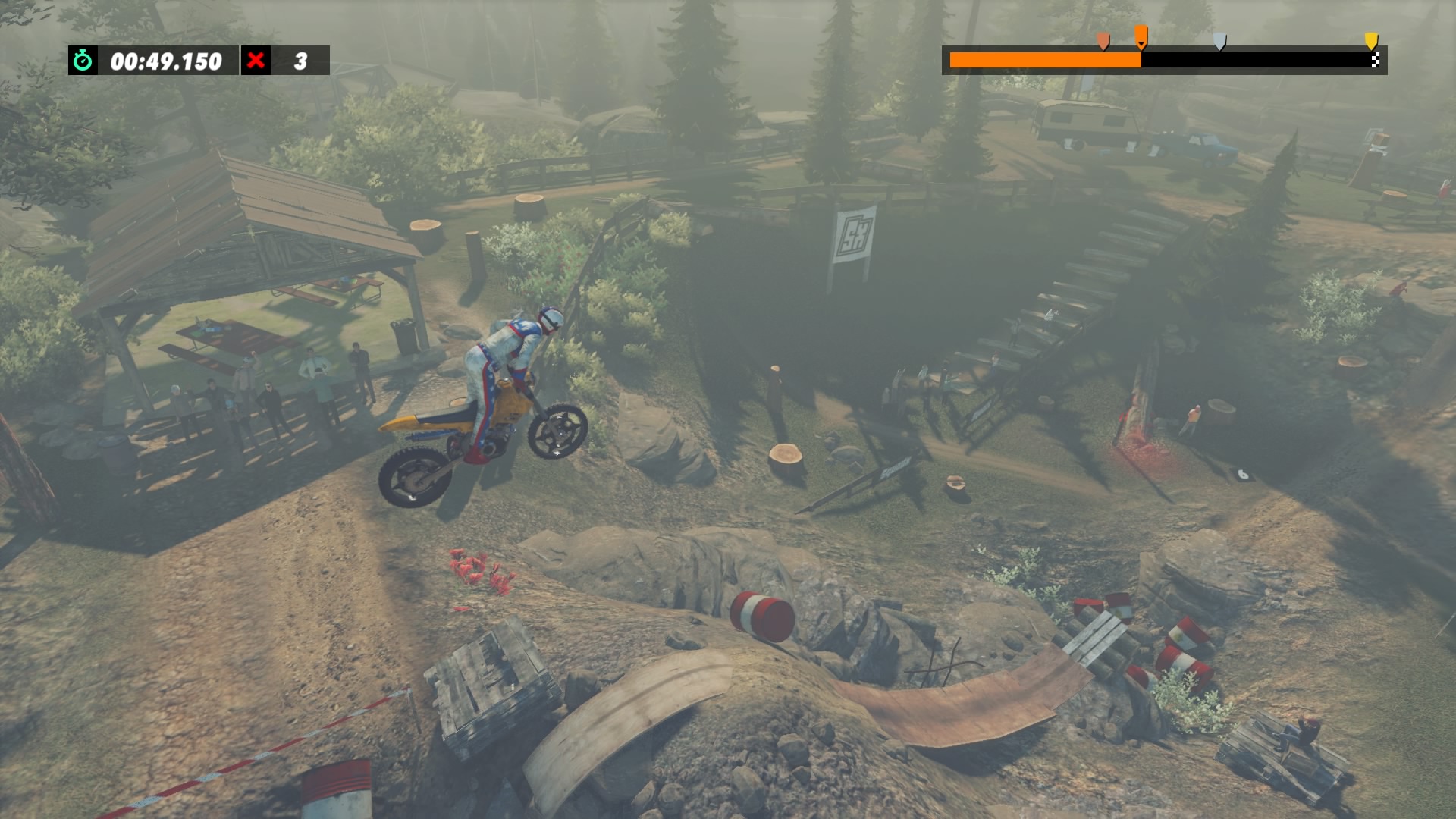Click the checkered finish flag on the progress bar
Screen dimensions: 1456x819
[1375, 61]
